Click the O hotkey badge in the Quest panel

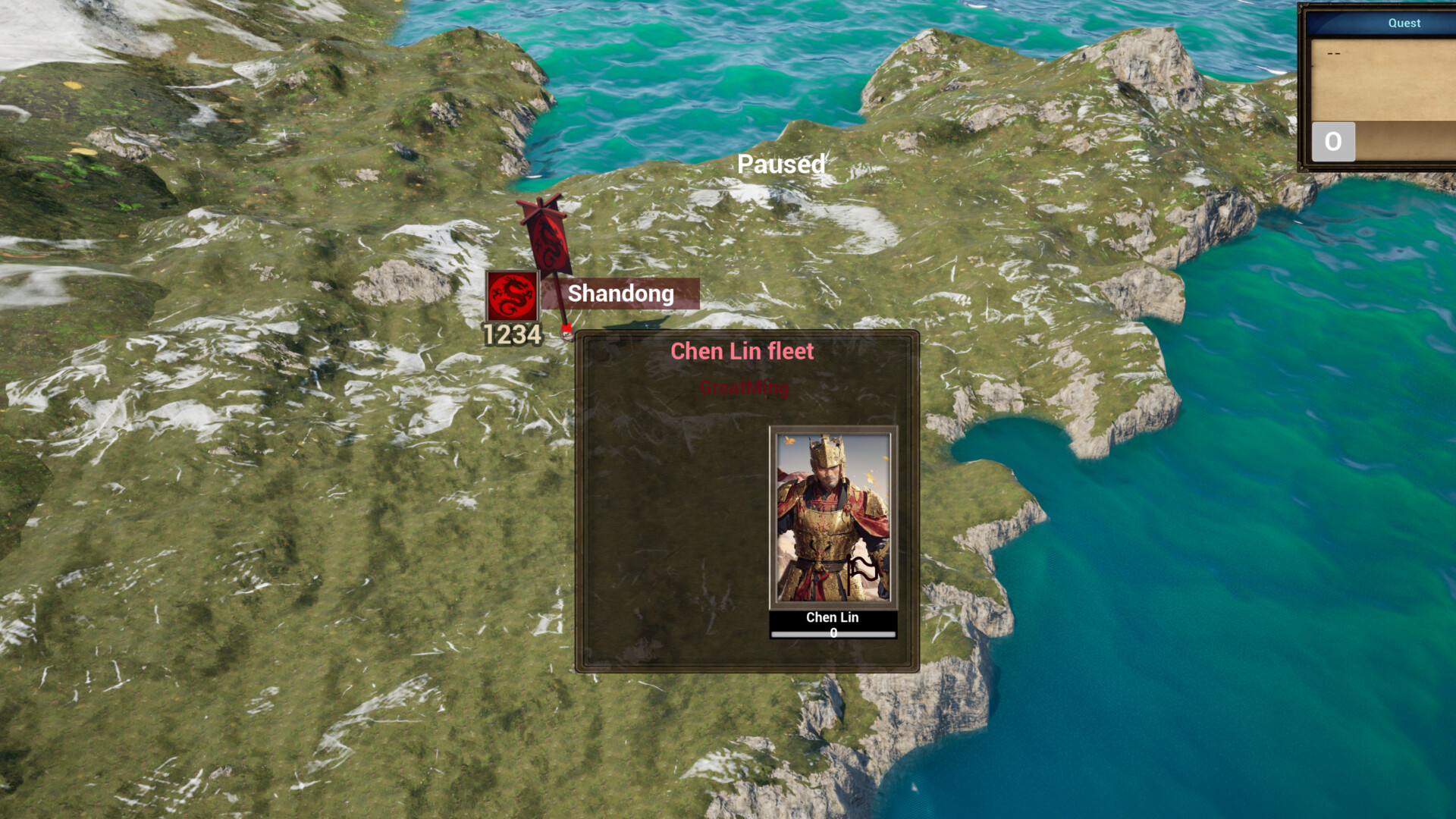pos(1332,141)
